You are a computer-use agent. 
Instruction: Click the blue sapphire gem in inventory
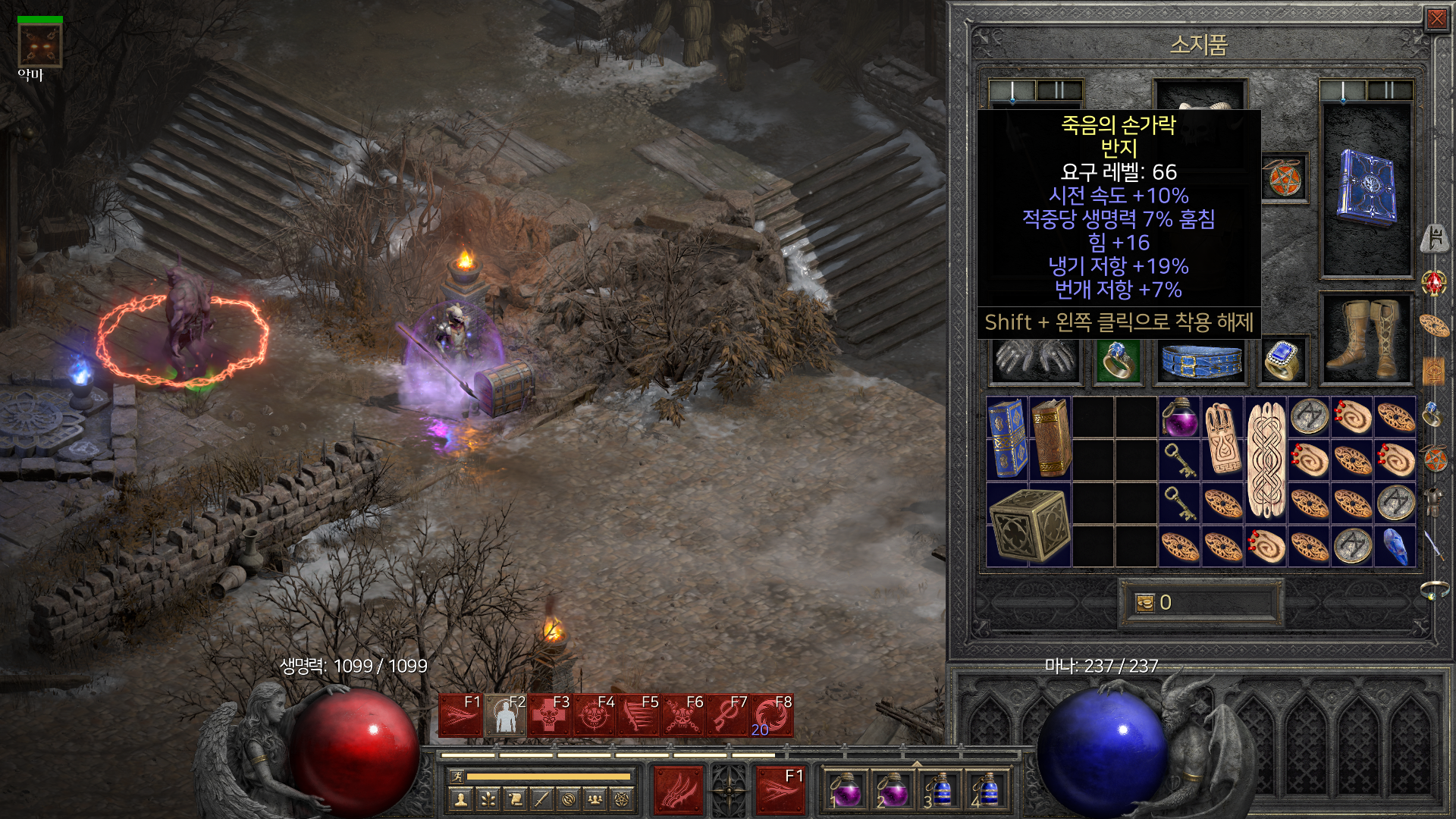[1395, 546]
